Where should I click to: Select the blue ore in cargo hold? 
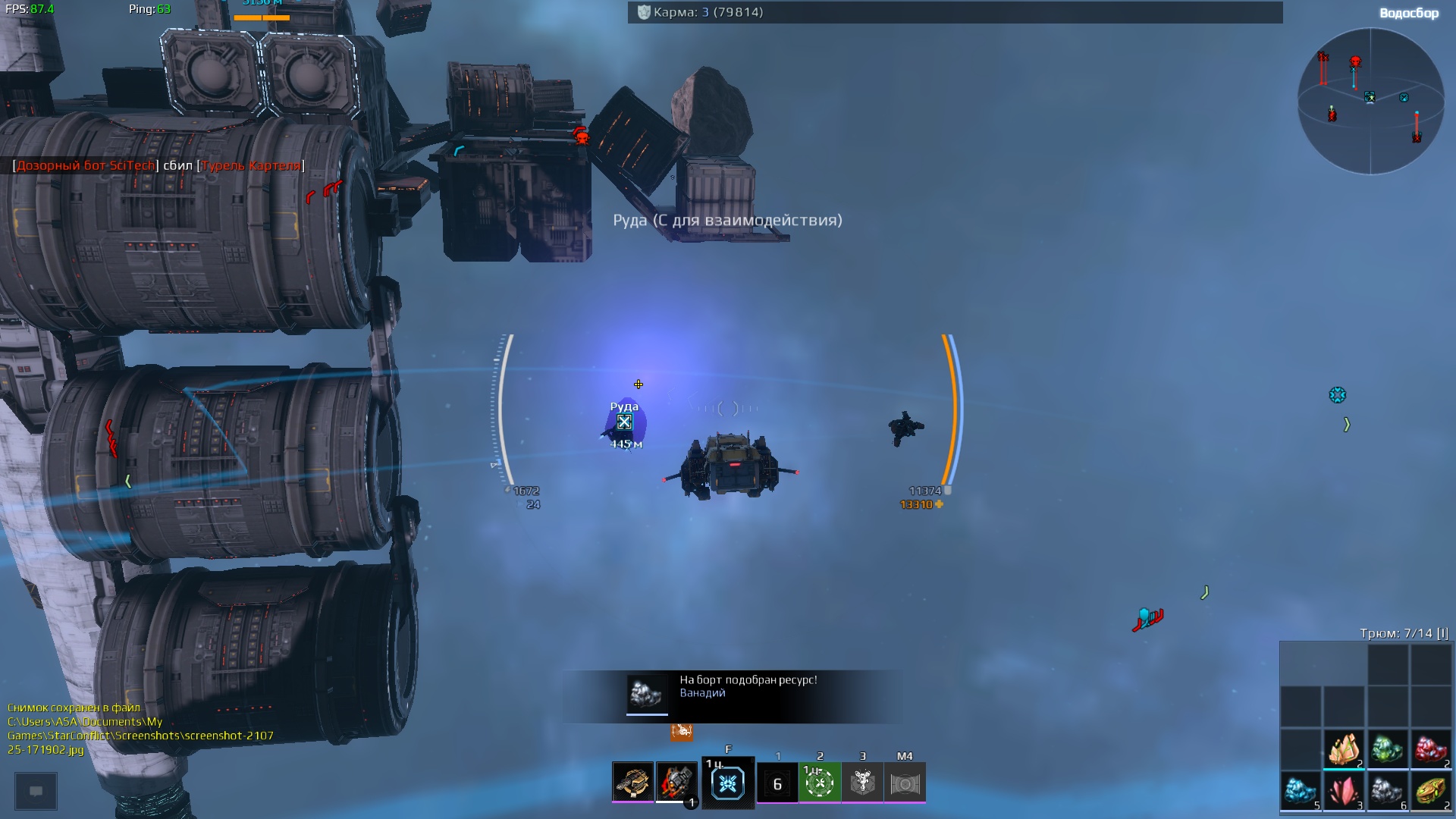pyautogui.click(x=1301, y=792)
